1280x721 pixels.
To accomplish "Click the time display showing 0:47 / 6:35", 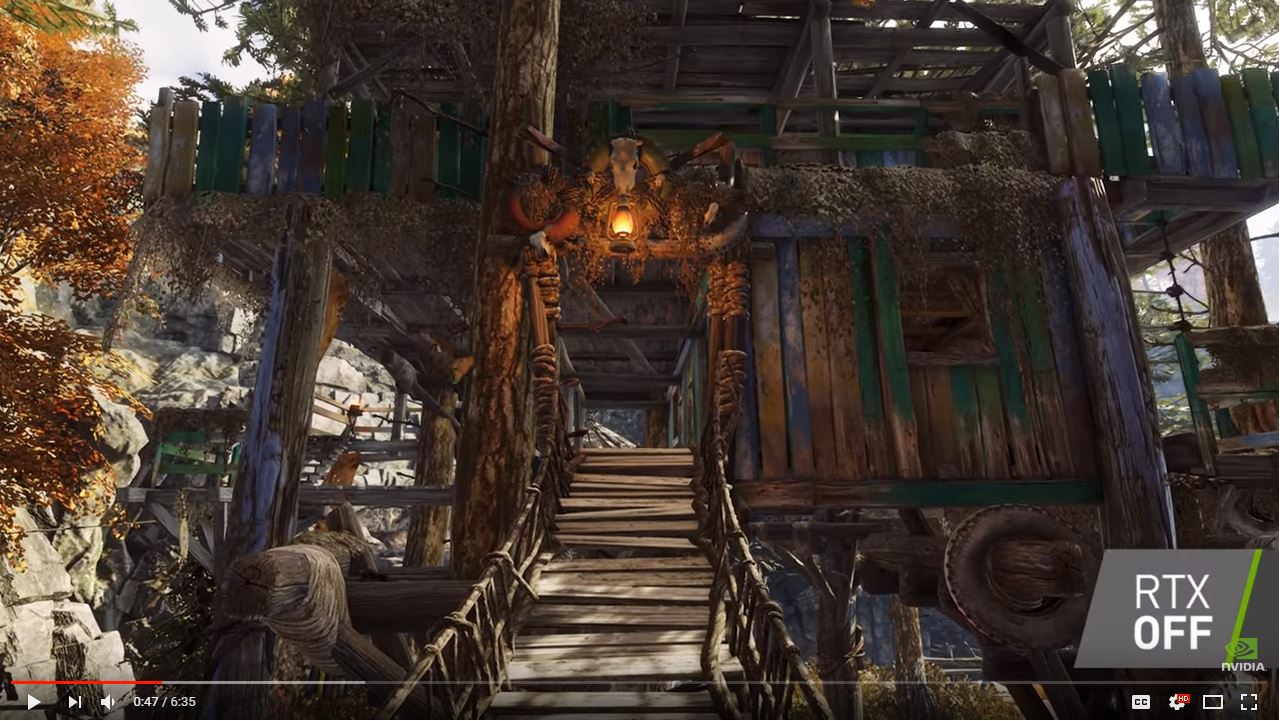I will pyautogui.click(x=163, y=701).
